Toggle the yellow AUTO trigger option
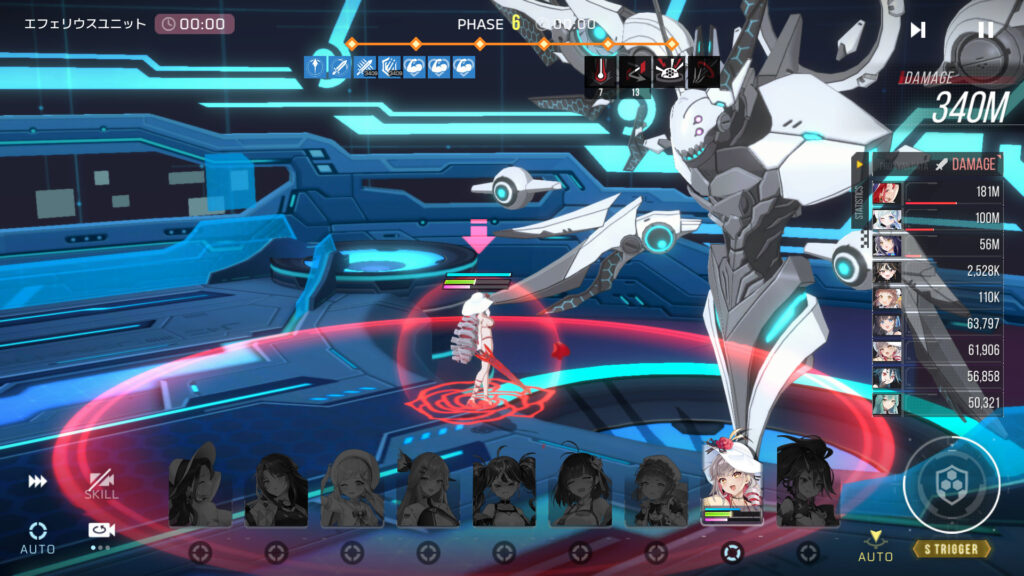 876,545
